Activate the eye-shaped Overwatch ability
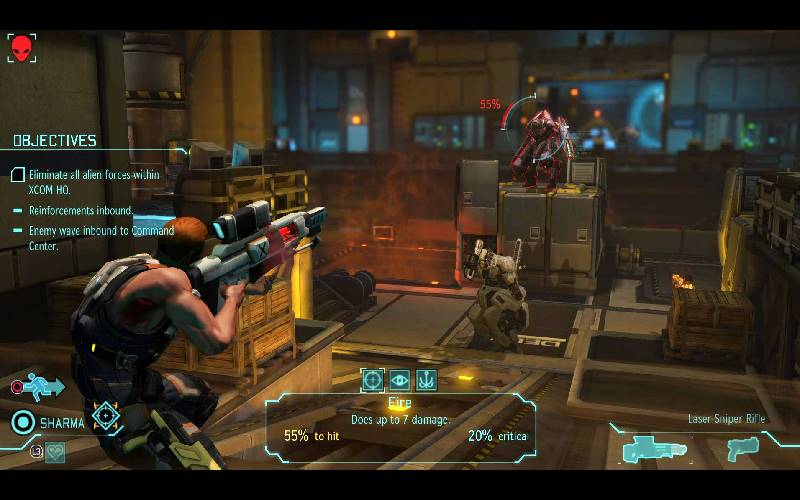The height and width of the screenshot is (500, 800). click(x=399, y=379)
